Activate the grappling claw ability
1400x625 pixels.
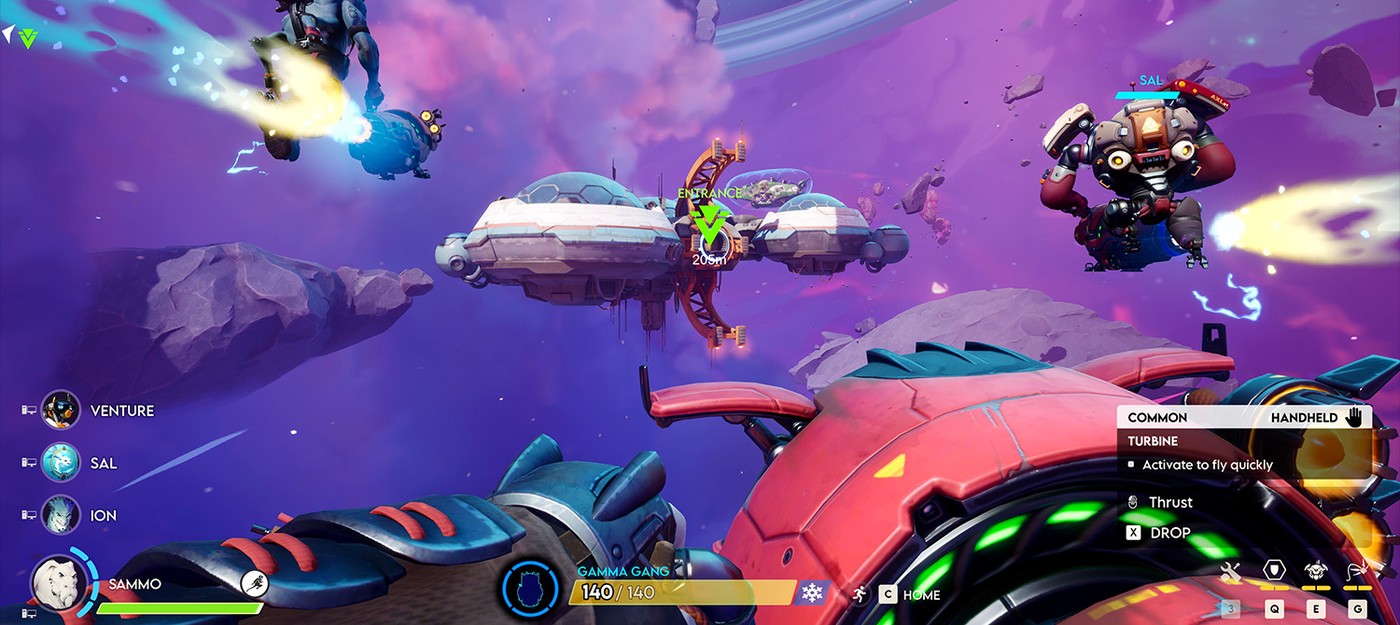click(x=1357, y=571)
